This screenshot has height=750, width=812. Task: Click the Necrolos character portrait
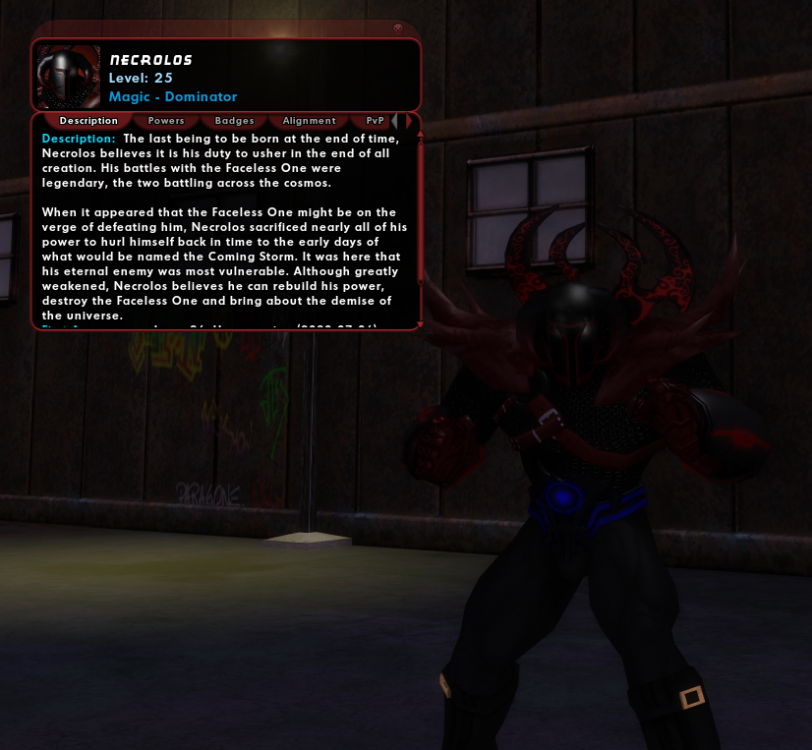tap(68, 76)
